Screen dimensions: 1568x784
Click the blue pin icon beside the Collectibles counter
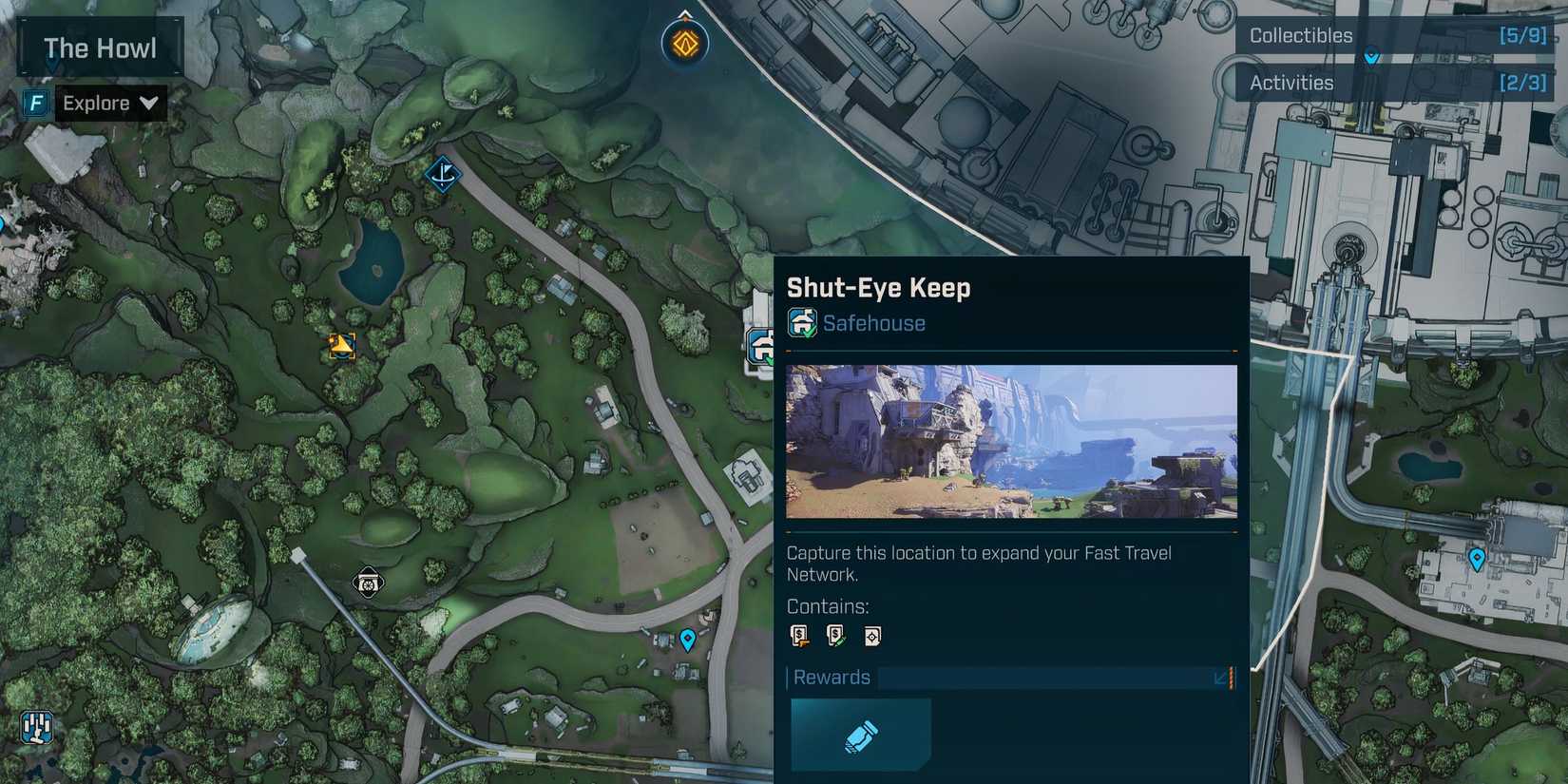[x=1371, y=56]
